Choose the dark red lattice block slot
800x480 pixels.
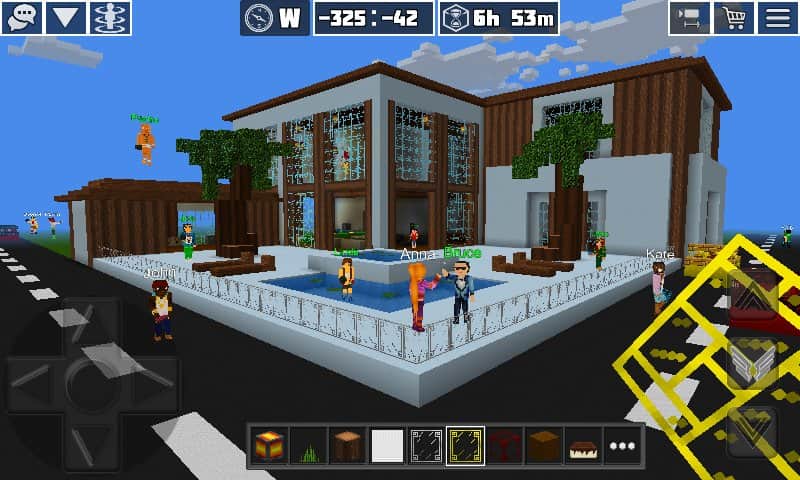503,446
